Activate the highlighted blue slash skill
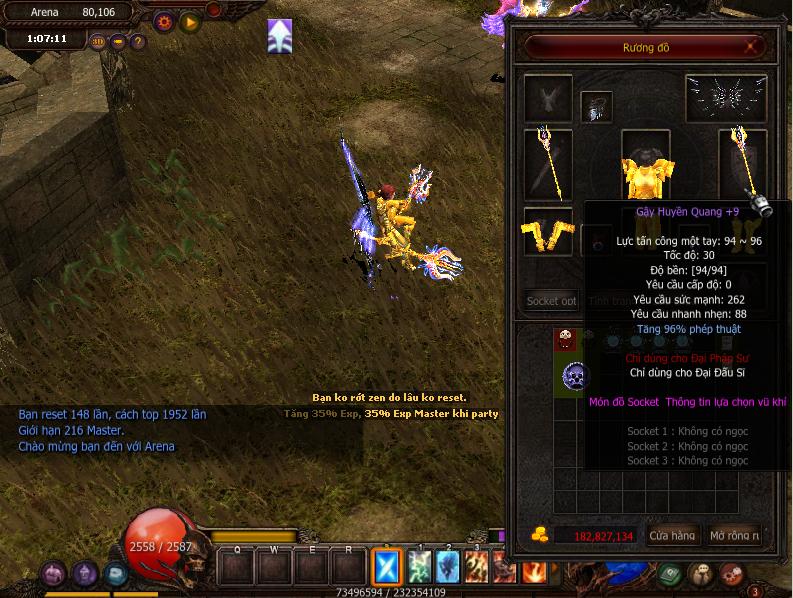This screenshot has width=793, height=598. (x=386, y=567)
